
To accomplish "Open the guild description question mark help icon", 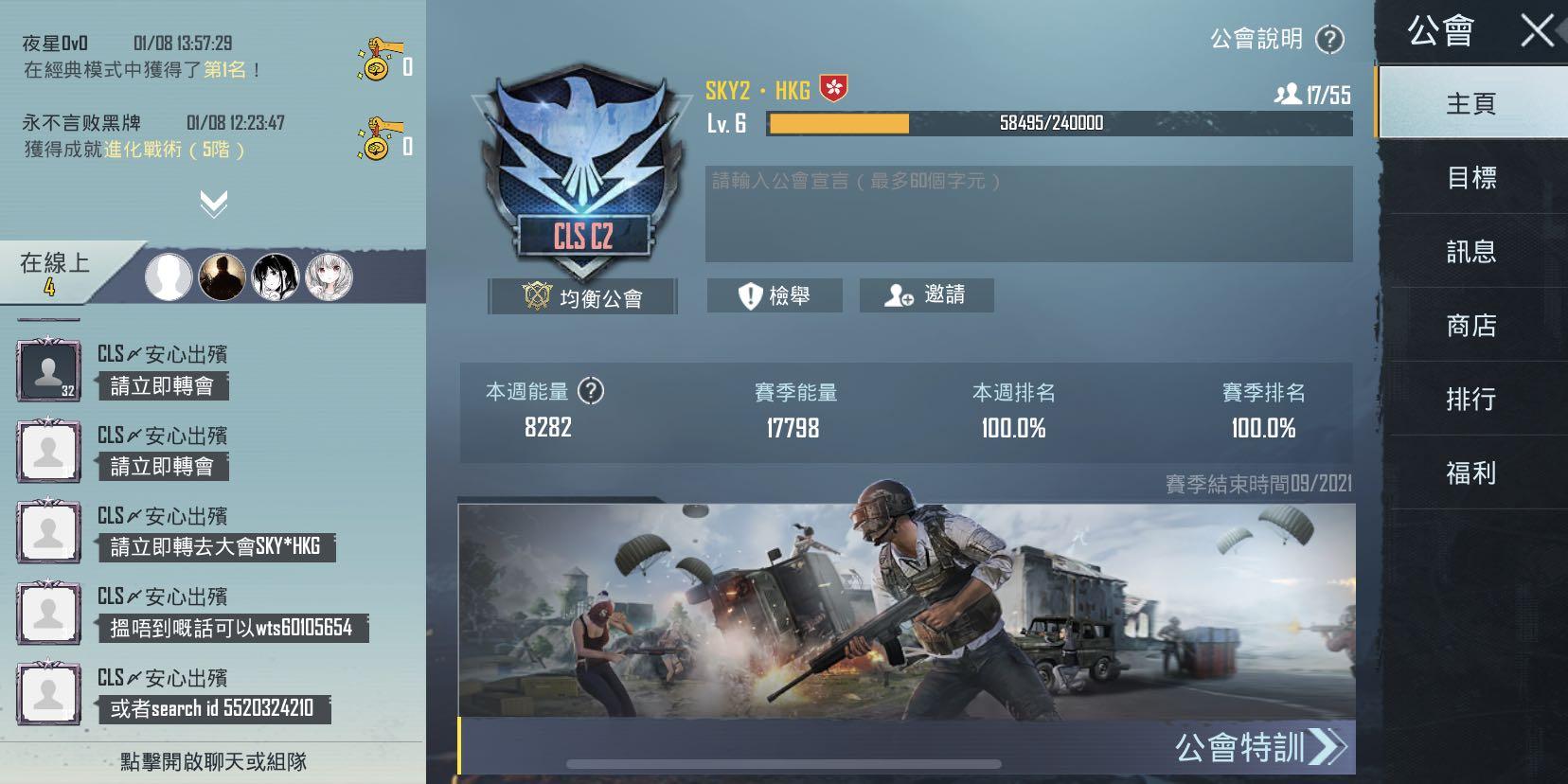I will tap(1329, 39).
